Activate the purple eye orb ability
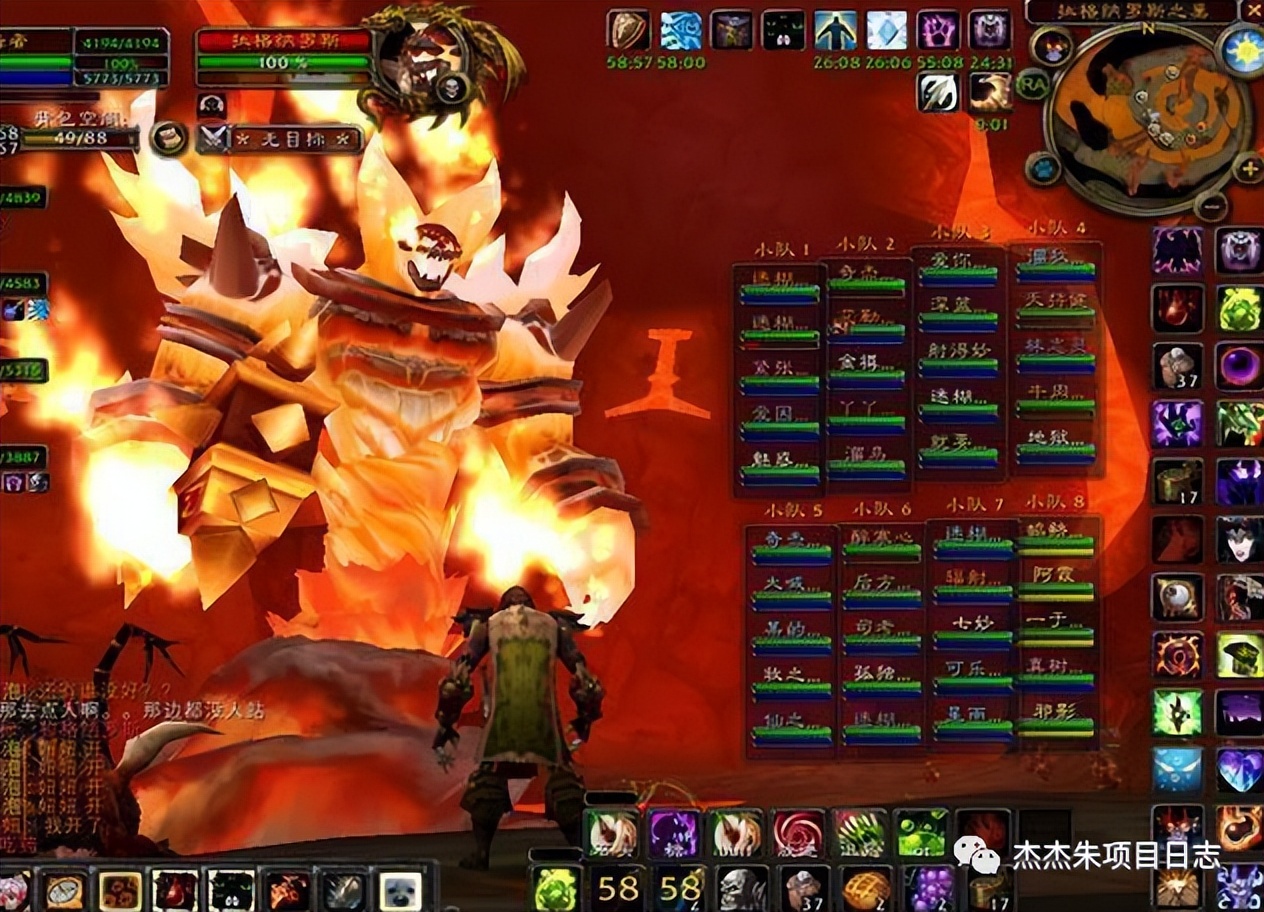This screenshot has height=912, width=1264. (1240, 366)
